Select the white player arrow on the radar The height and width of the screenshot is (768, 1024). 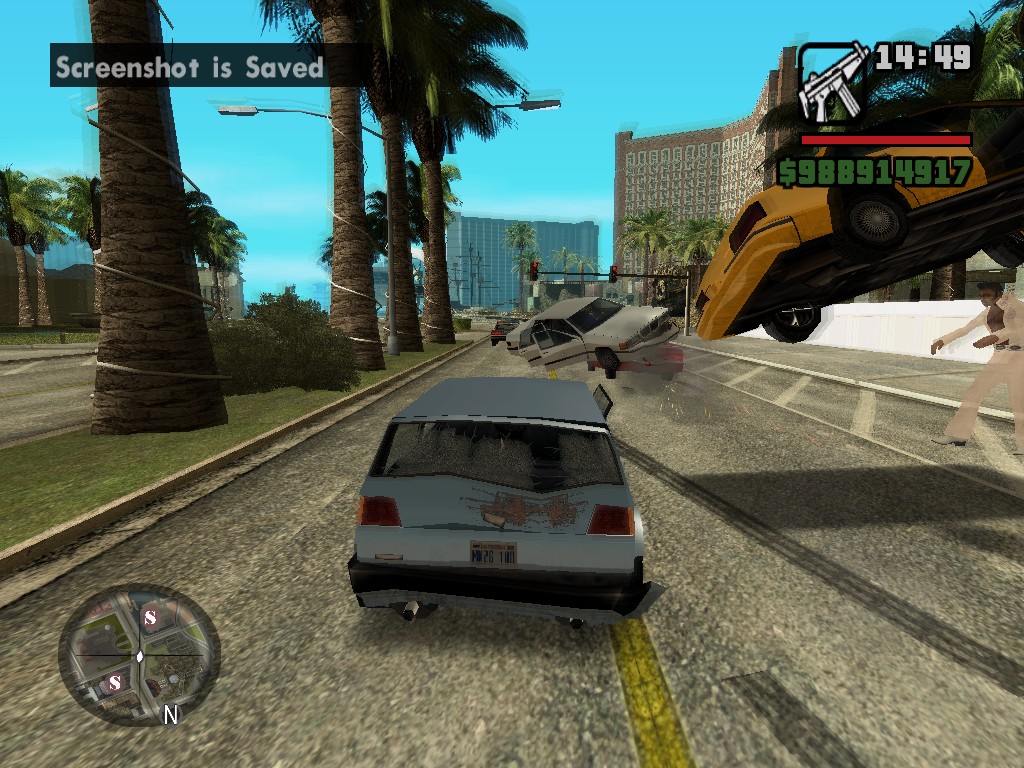pos(140,656)
